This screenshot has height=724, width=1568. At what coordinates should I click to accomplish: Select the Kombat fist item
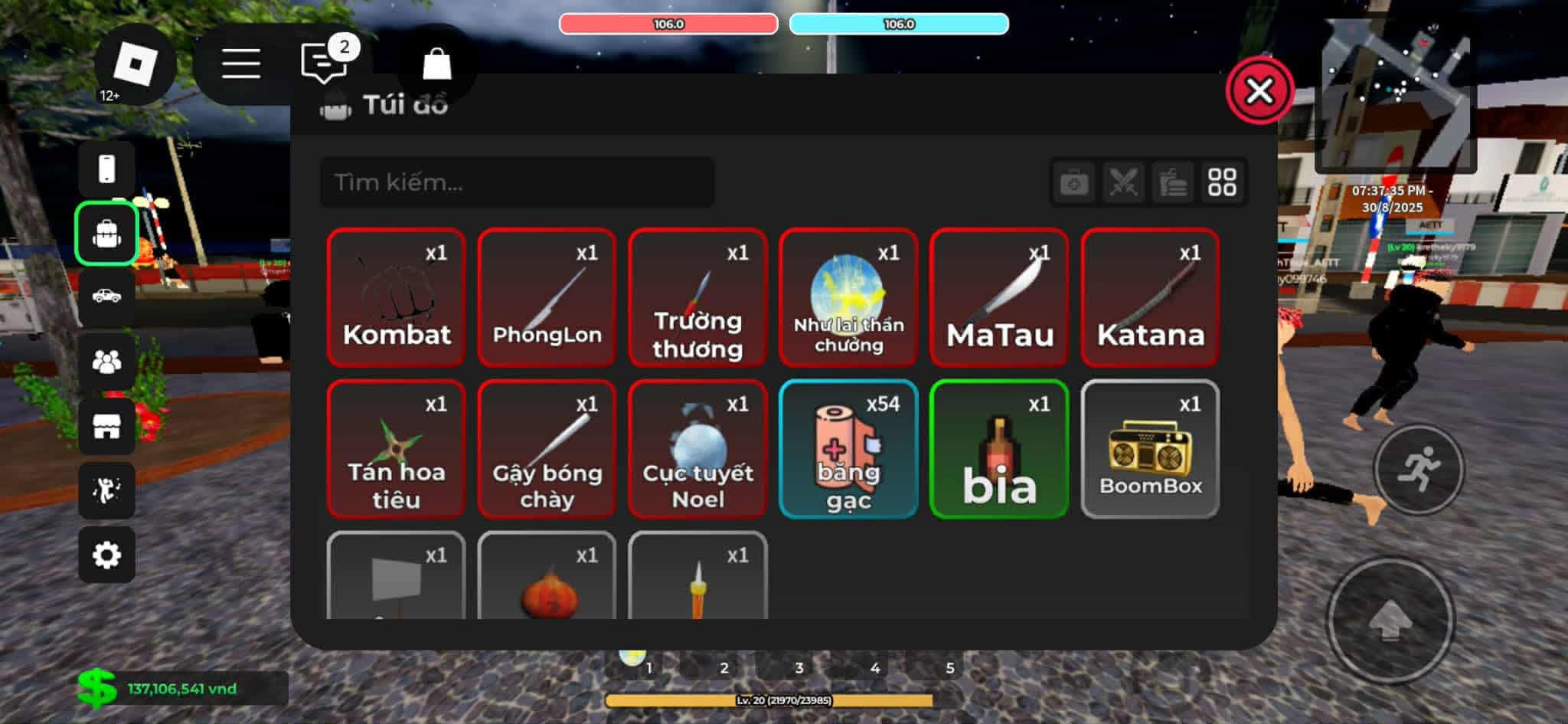coord(396,297)
